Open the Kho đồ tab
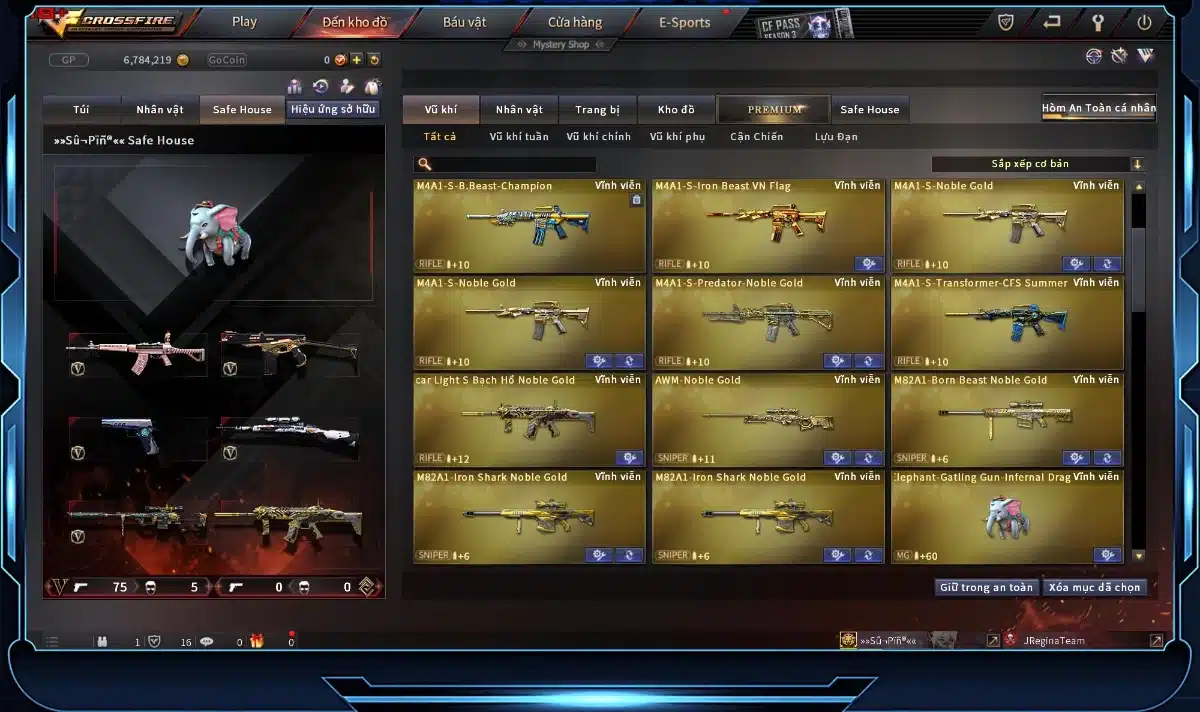This screenshot has height=712, width=1200. pos(676,110)
